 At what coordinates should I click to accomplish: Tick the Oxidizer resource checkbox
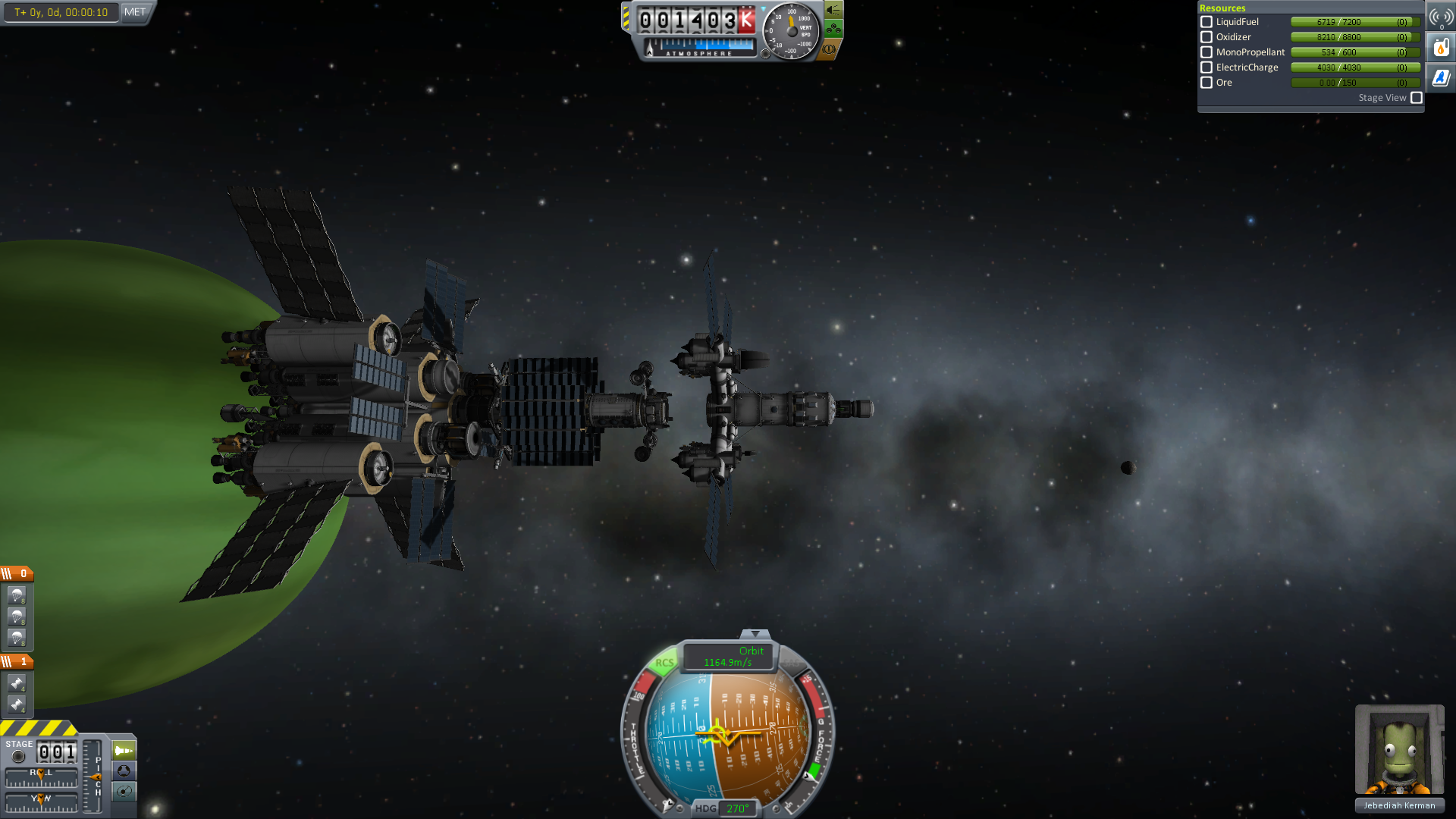click(1207, 37)
